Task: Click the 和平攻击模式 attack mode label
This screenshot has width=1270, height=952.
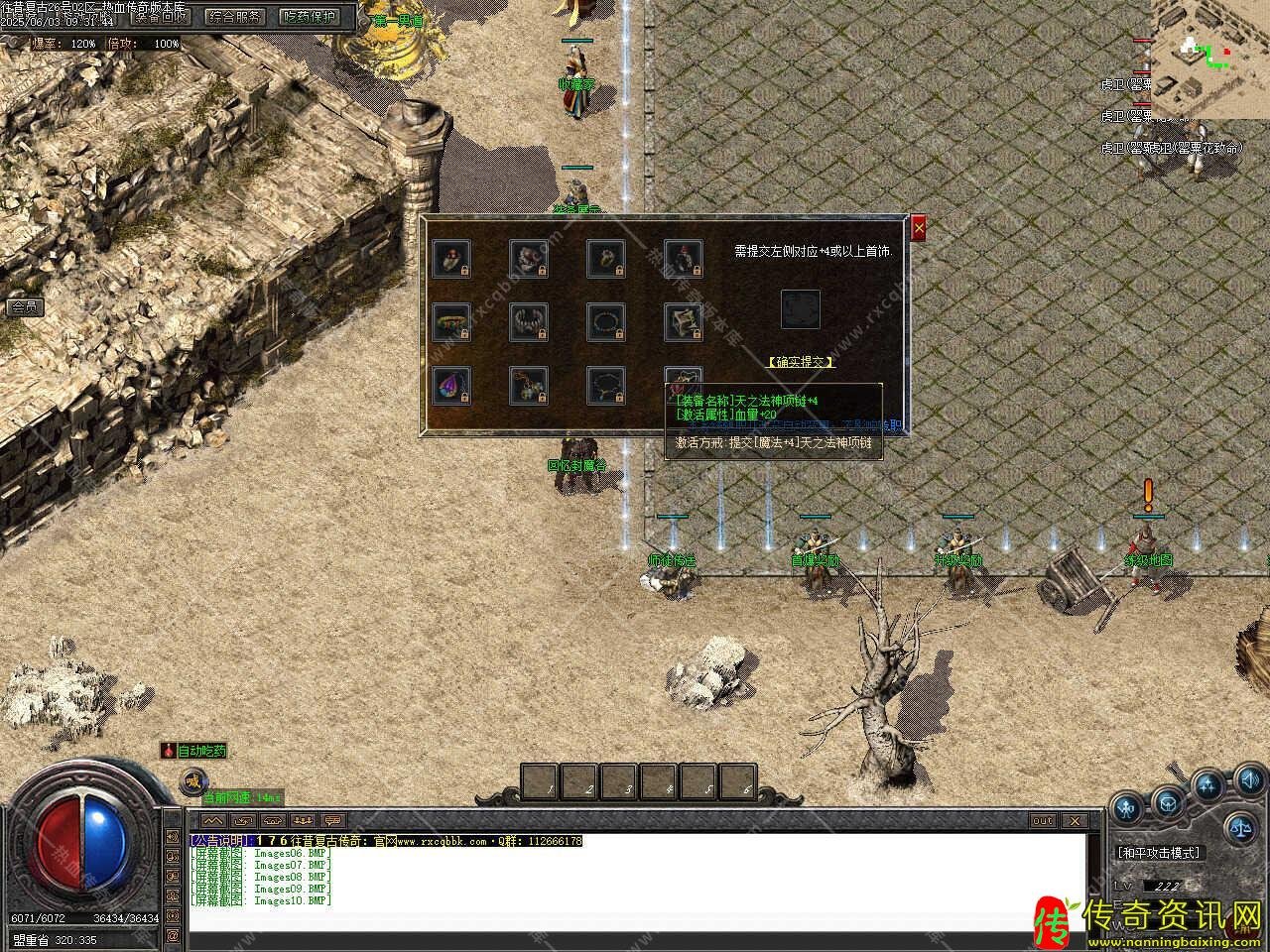Action: coord(1158,853)
